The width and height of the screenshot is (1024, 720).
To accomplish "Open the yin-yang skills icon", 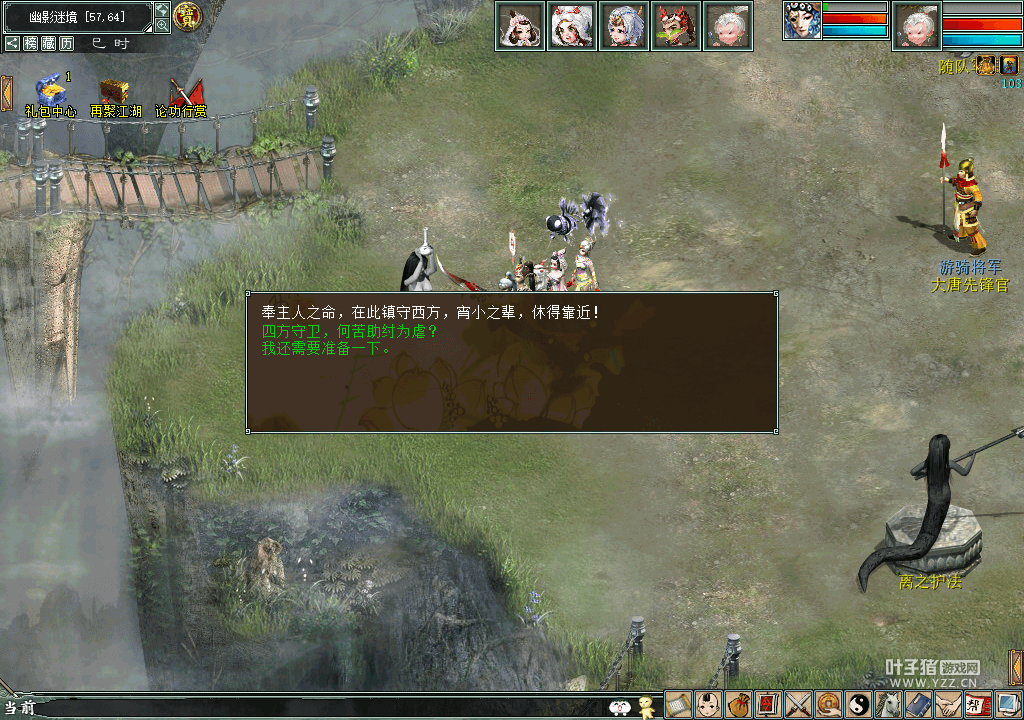I will [x=859, y=705].
